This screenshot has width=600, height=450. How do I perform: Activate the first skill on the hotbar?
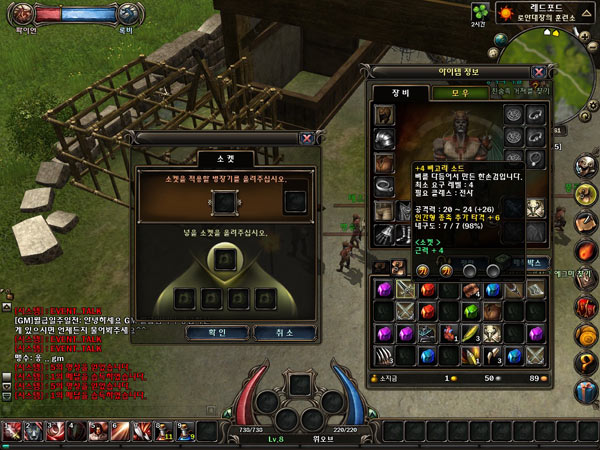[12, 432]
